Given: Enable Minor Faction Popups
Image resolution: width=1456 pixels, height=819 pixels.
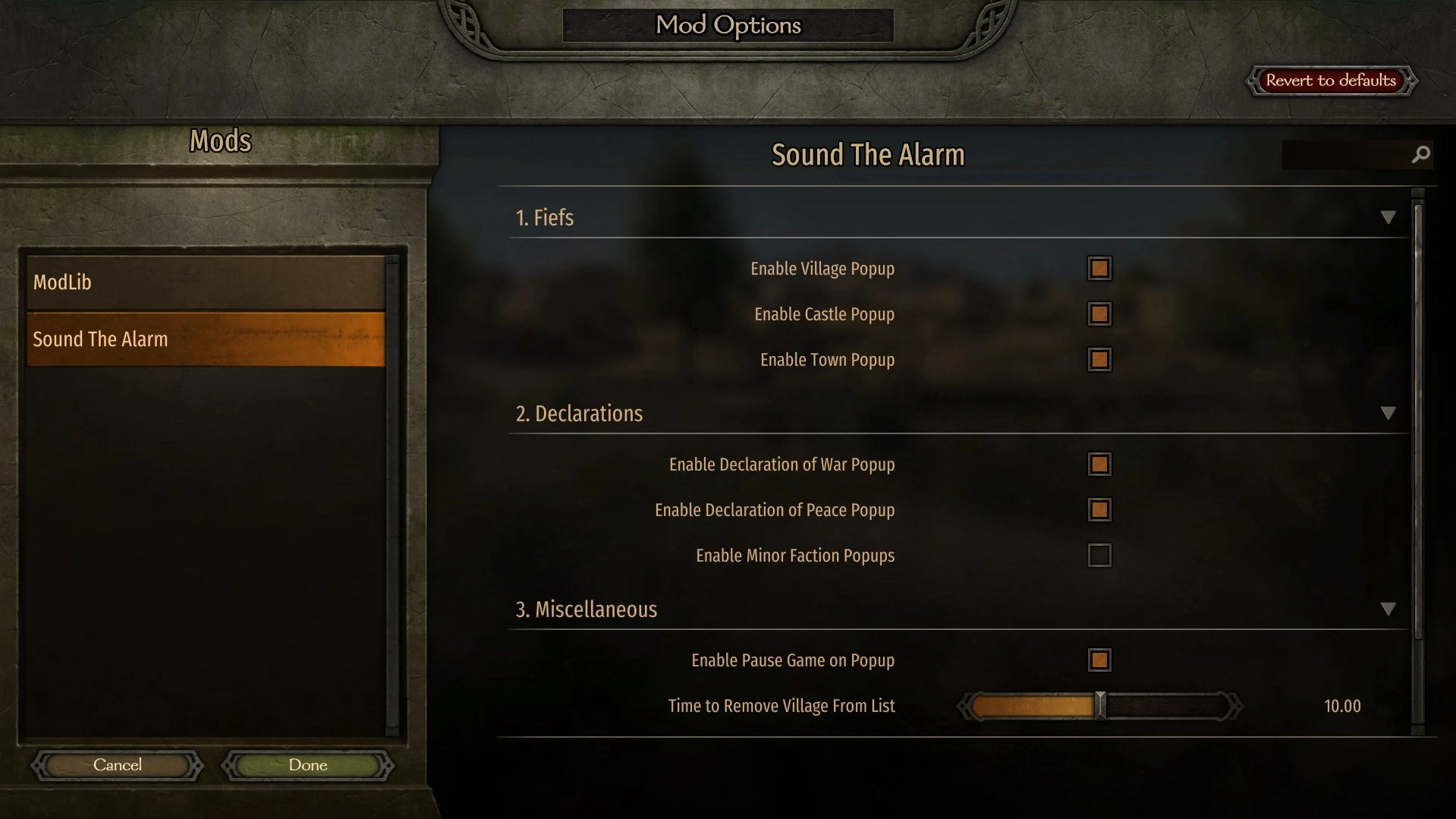Looking at the screenshot, I should 1099,555.
